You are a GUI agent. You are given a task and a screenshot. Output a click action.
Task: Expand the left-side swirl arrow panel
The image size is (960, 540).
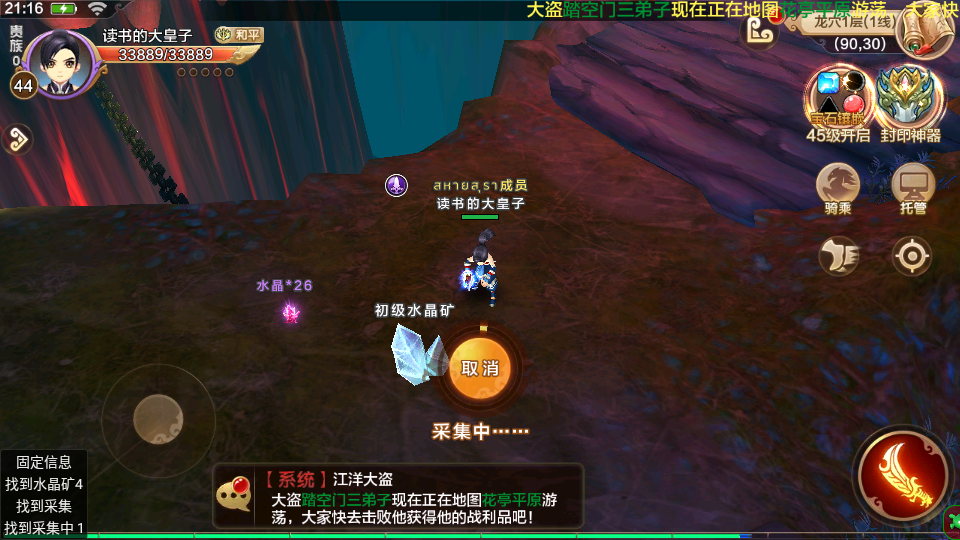(17, 139)
